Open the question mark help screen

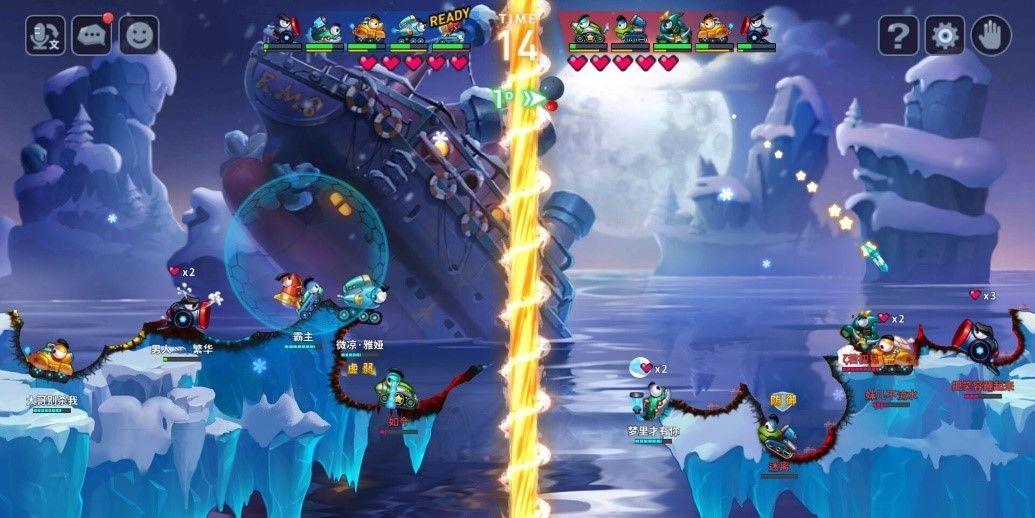click(x=898, y=36)
